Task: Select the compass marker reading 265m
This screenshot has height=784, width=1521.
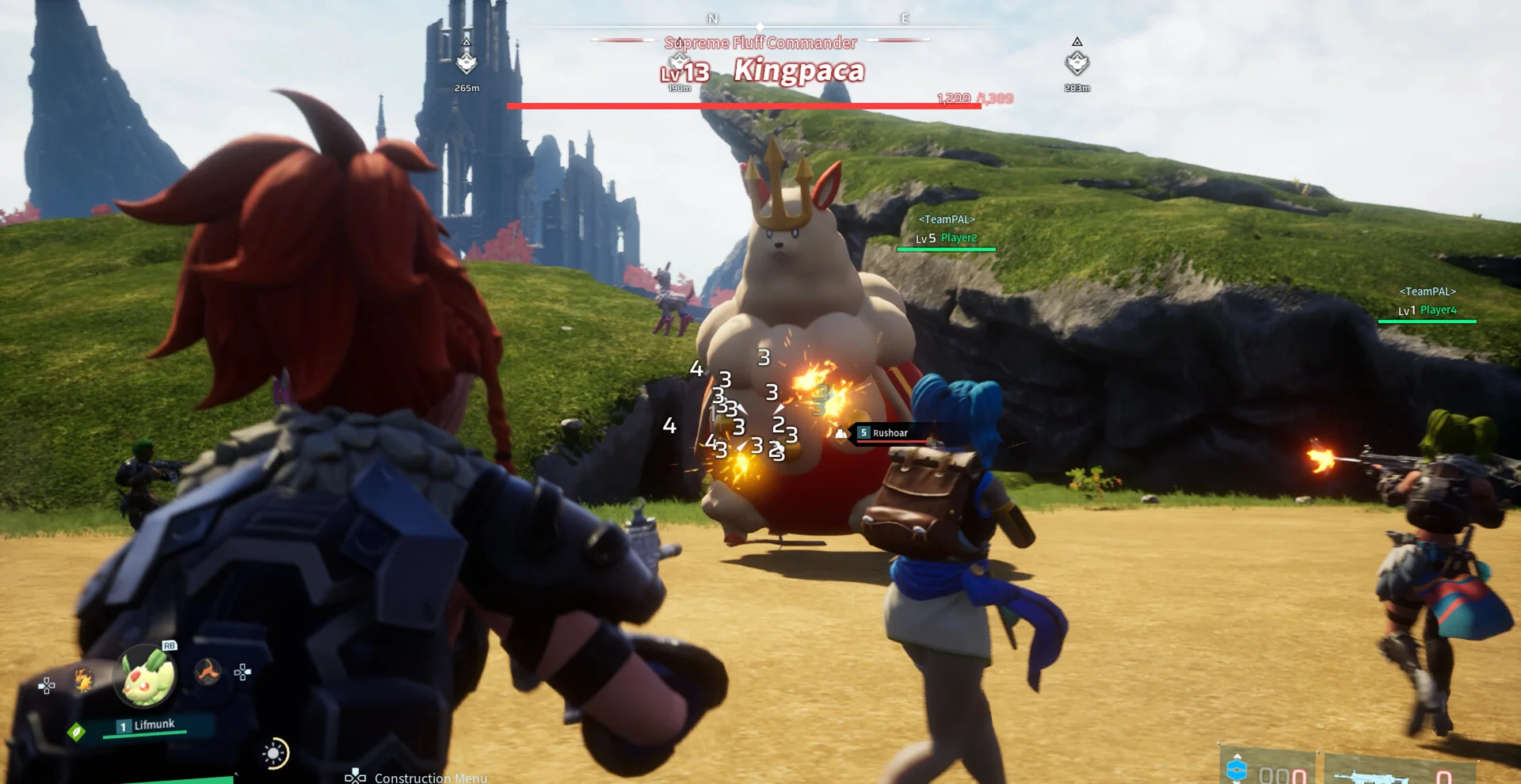Action: [x=467, y=63]
